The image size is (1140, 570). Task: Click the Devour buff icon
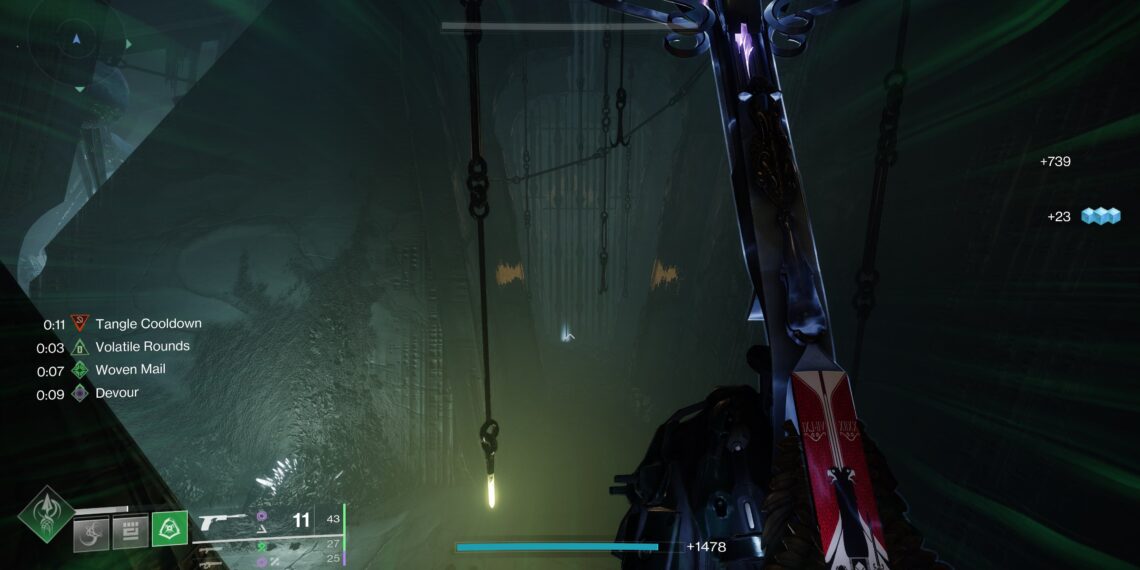79,394
